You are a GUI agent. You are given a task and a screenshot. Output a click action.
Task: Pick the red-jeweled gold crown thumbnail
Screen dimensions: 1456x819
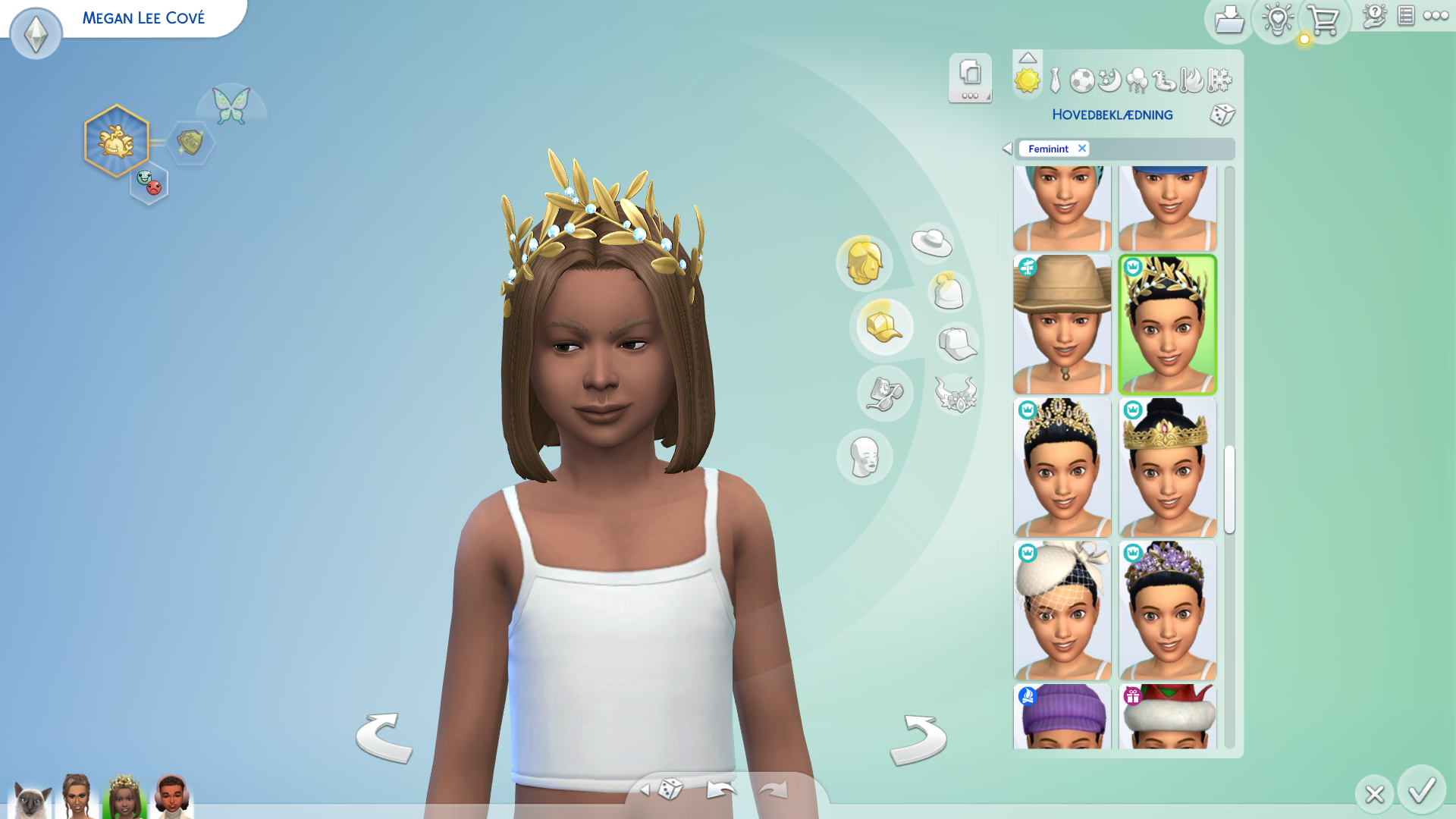(1167, 467)
